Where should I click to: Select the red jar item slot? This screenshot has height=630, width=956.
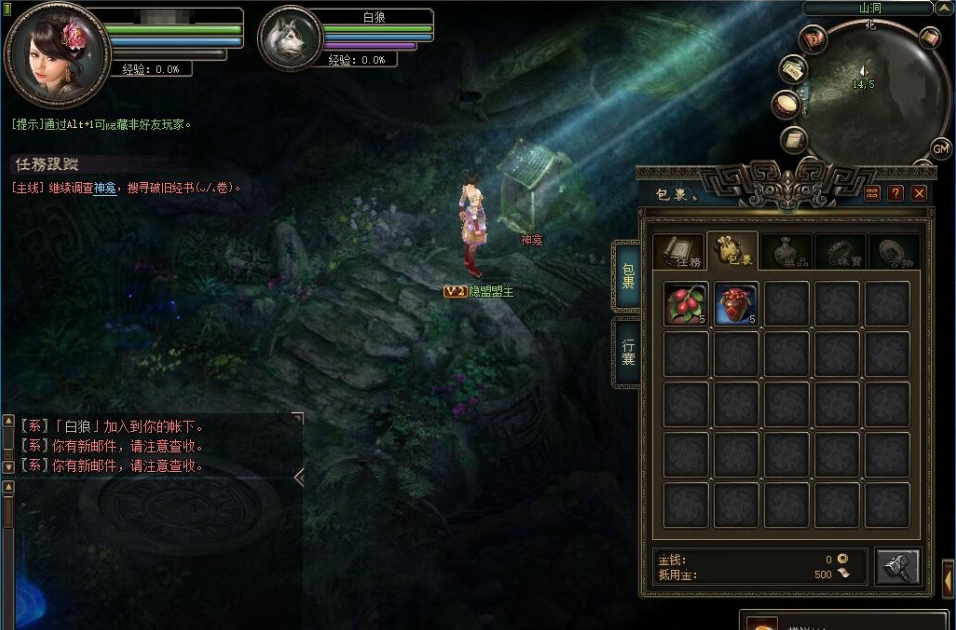tap(736, 303)
